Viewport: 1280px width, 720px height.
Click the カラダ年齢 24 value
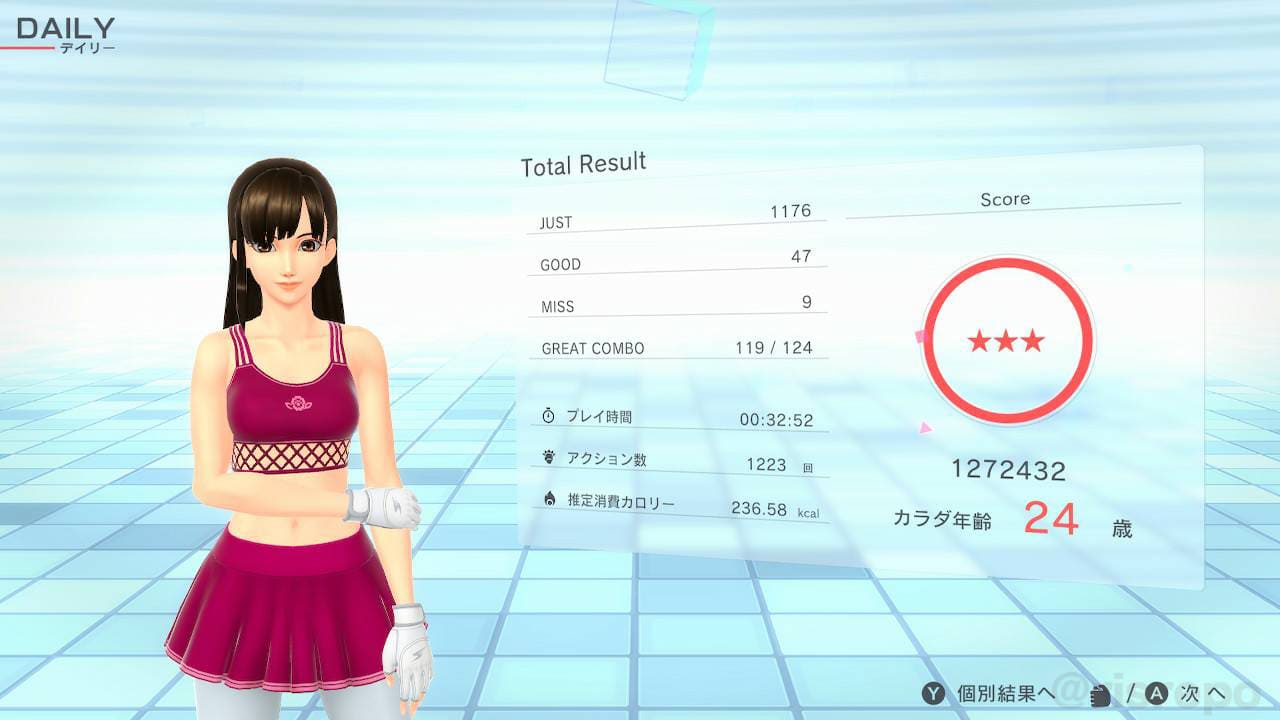(1051, 519)
